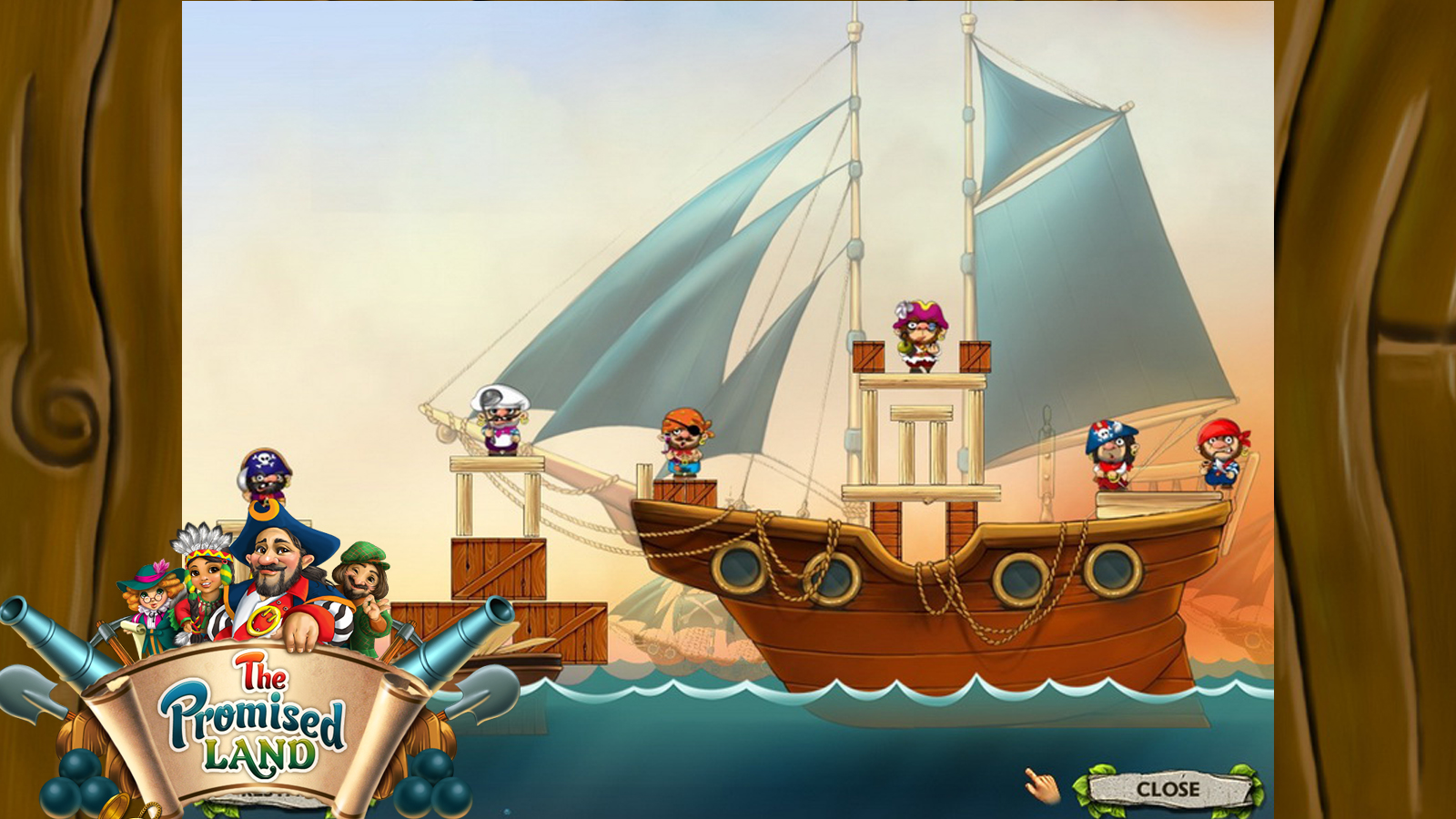Image resolution: width=1456 pixels, height=819 pixels.
Task: Select the native girl with feather headdress
Action: click(205, 573)
